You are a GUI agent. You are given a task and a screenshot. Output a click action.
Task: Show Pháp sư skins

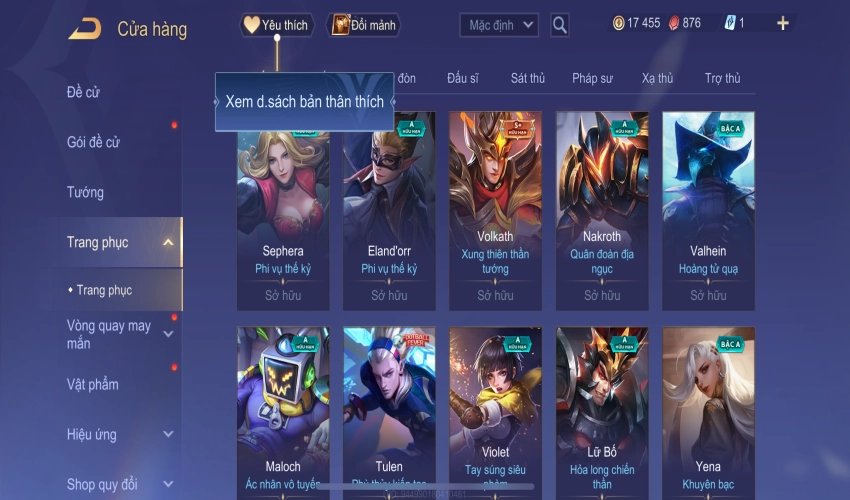coord(594,78)
